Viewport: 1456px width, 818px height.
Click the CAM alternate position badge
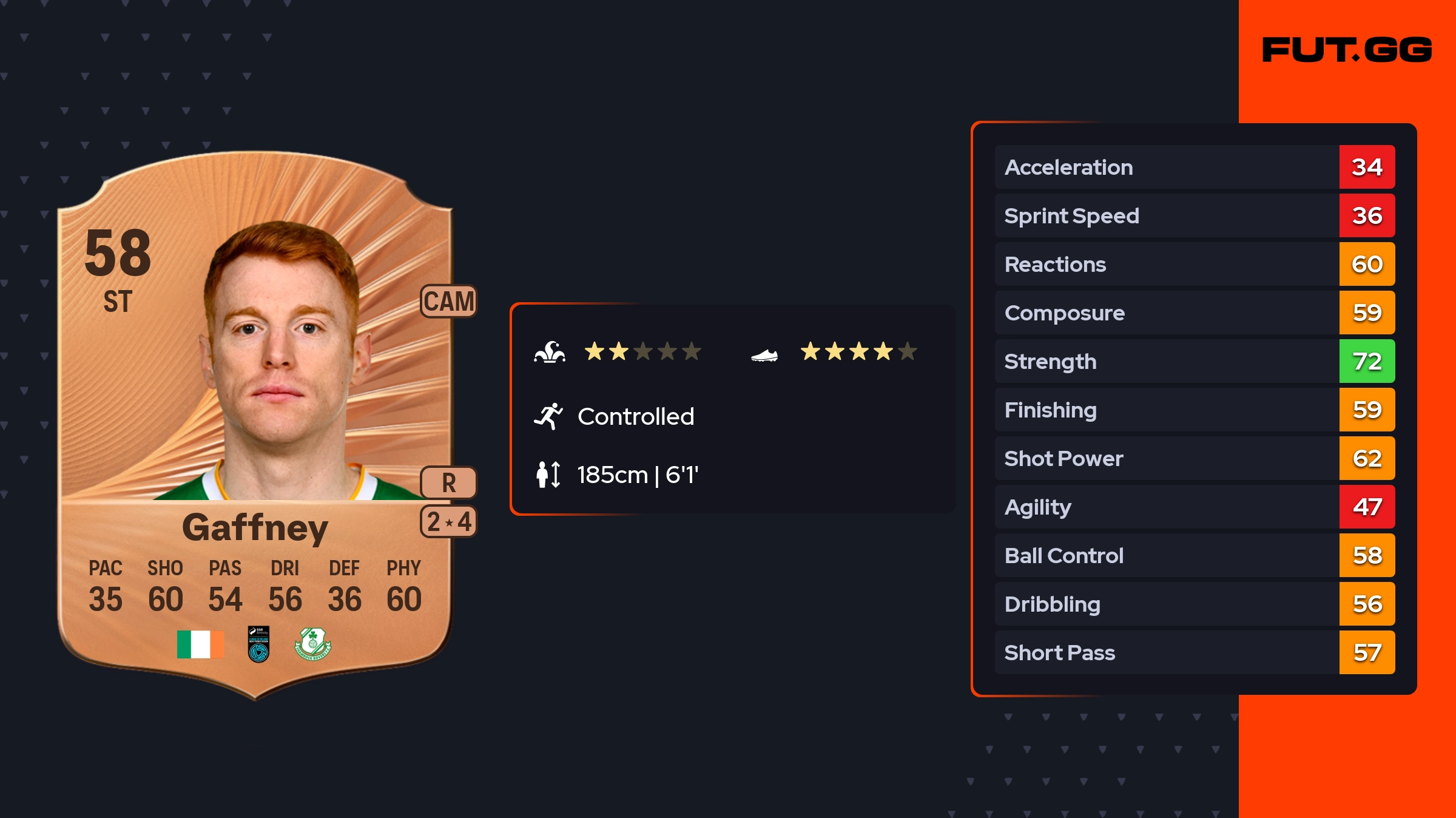point(449,301)
